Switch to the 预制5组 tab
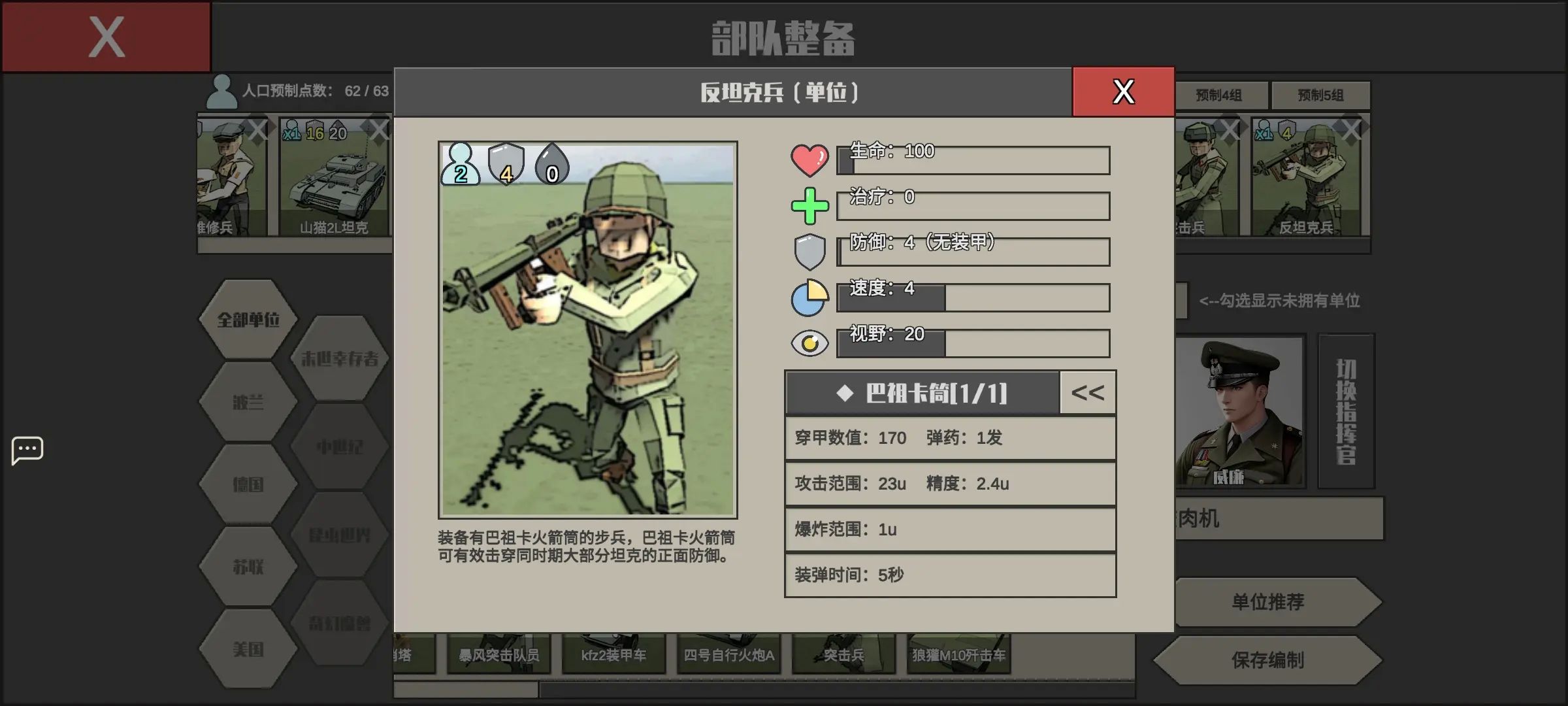 tap(1321, 95)
